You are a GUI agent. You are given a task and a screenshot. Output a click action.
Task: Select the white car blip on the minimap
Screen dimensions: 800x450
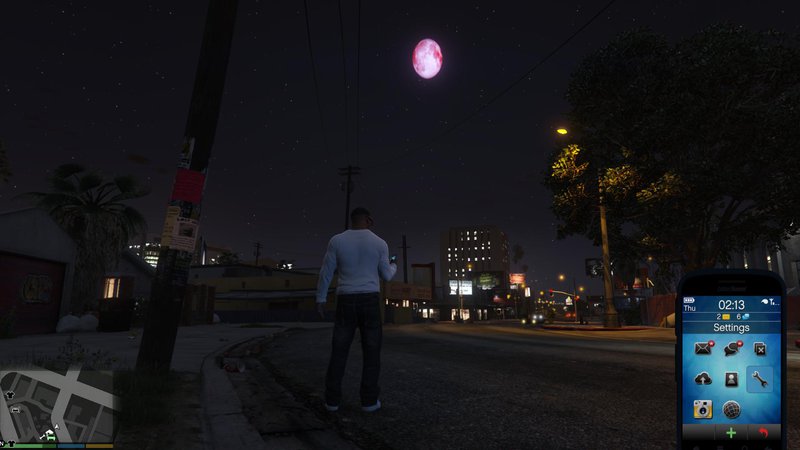point(17,410)
